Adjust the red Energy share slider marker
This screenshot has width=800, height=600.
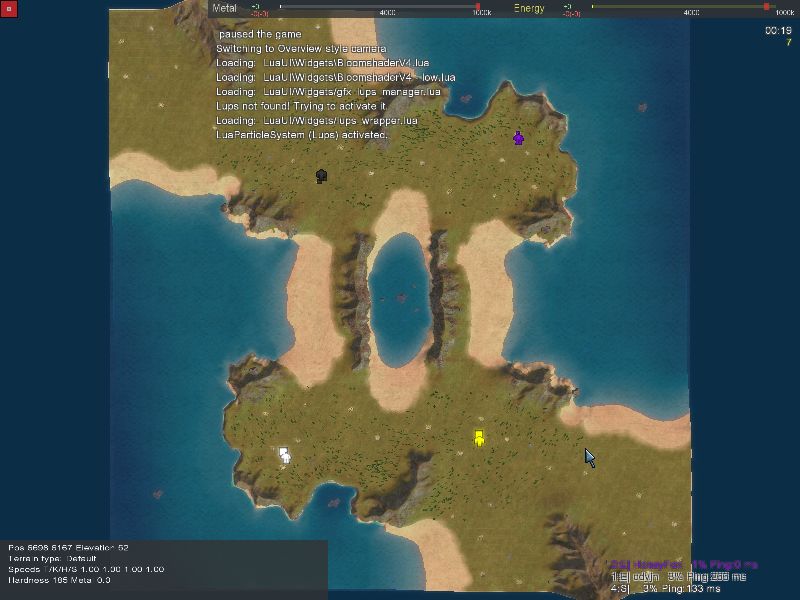pos(767,7)
